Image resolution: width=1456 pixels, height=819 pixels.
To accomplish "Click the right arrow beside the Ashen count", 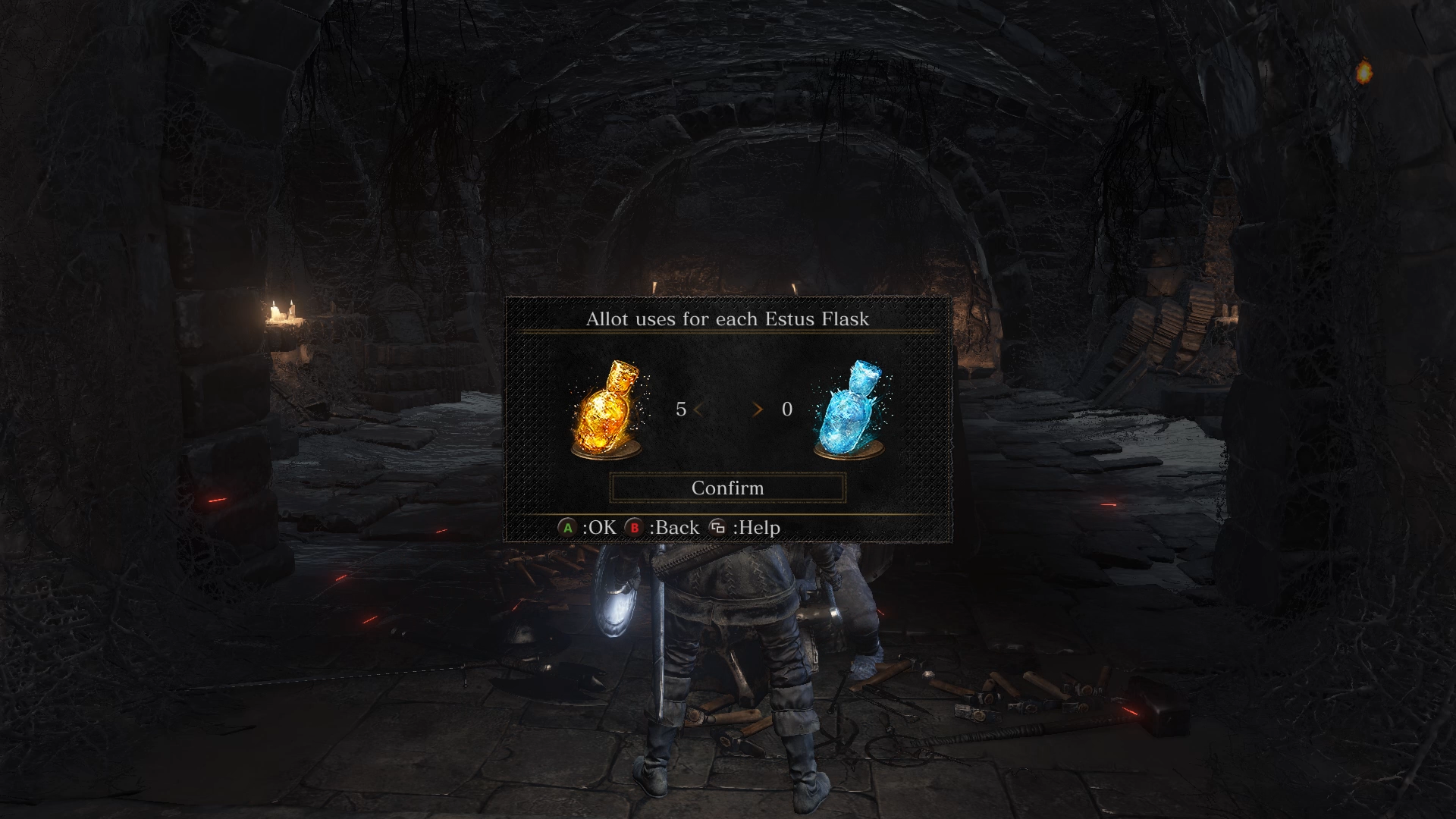I will point(757,409).
